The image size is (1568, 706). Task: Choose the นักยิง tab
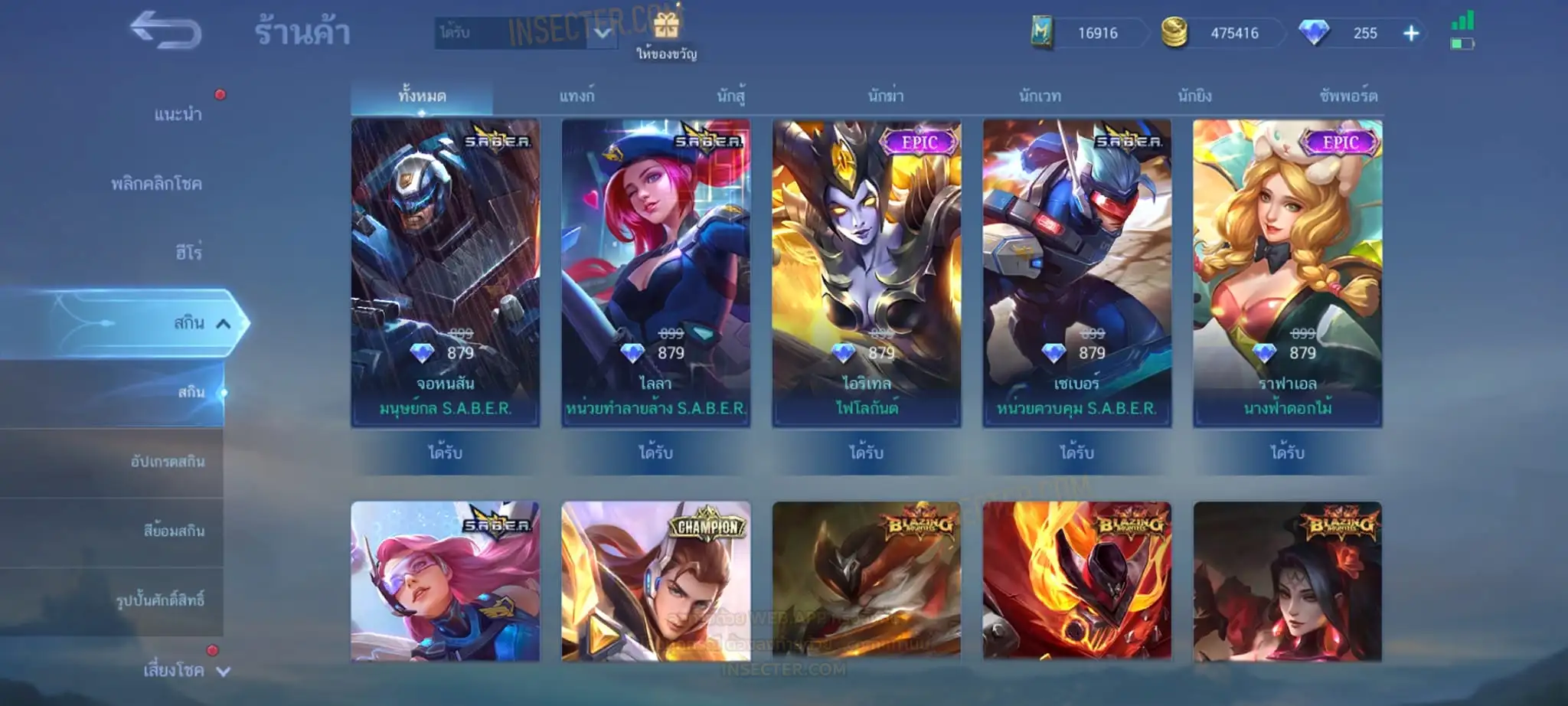click(x=1194, y=96)
